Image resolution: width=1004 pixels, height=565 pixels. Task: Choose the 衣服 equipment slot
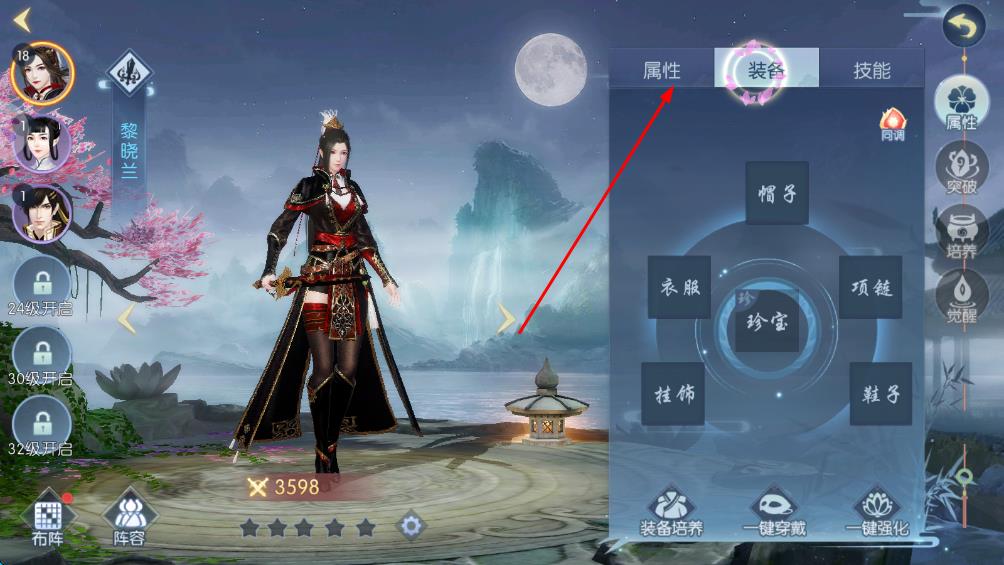[x=679, y=288]
